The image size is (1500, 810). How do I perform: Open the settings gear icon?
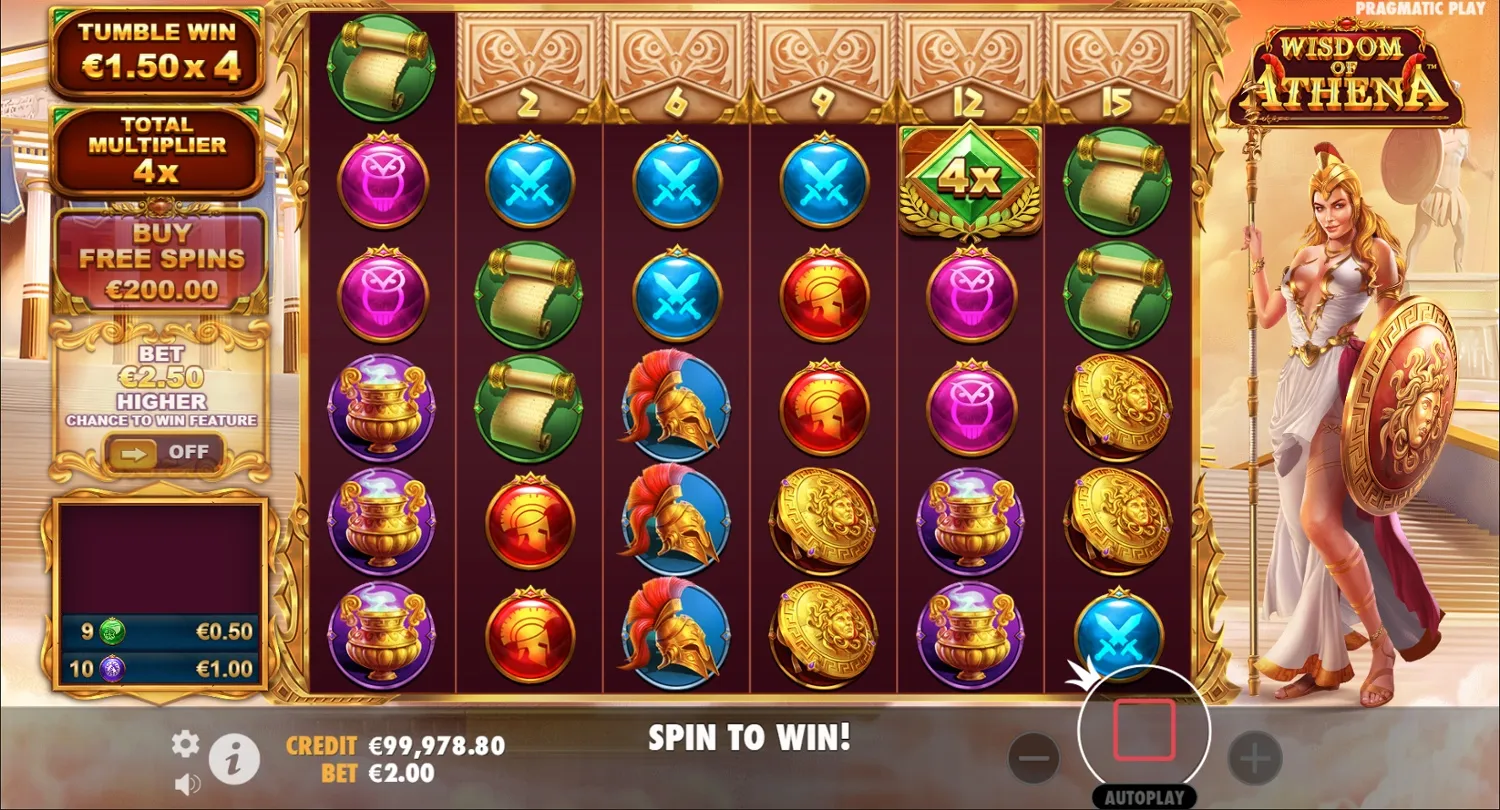tap(184, 744)
